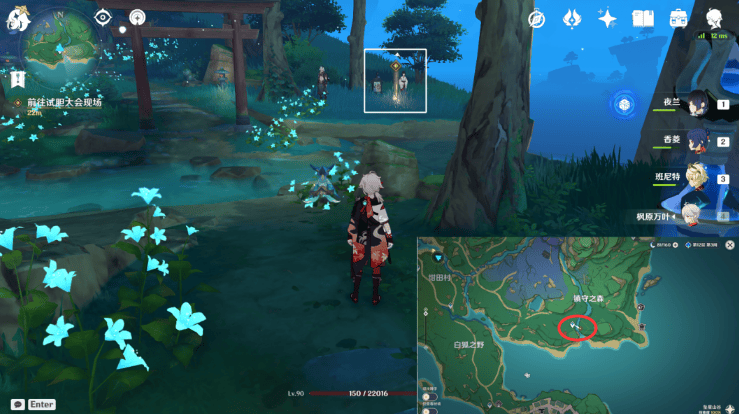This screenshot has height=414, width=739.
Task: Open the four-point star wish icon
Action: (x=607, y=18)
